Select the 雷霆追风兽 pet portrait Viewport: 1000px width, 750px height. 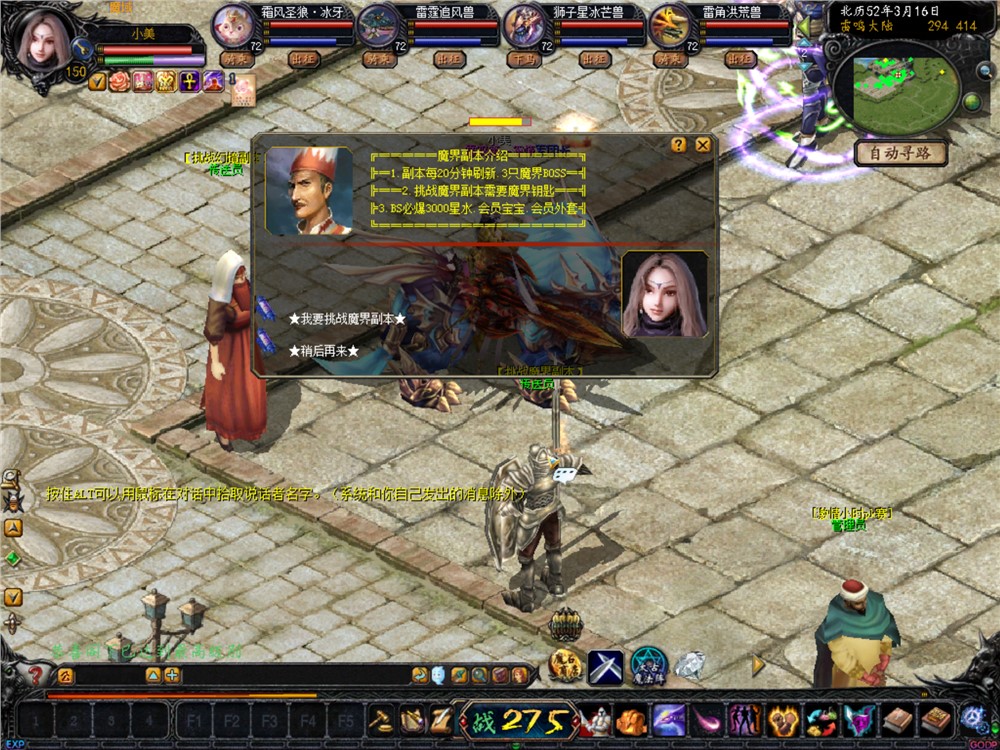[x=379, y=25]
